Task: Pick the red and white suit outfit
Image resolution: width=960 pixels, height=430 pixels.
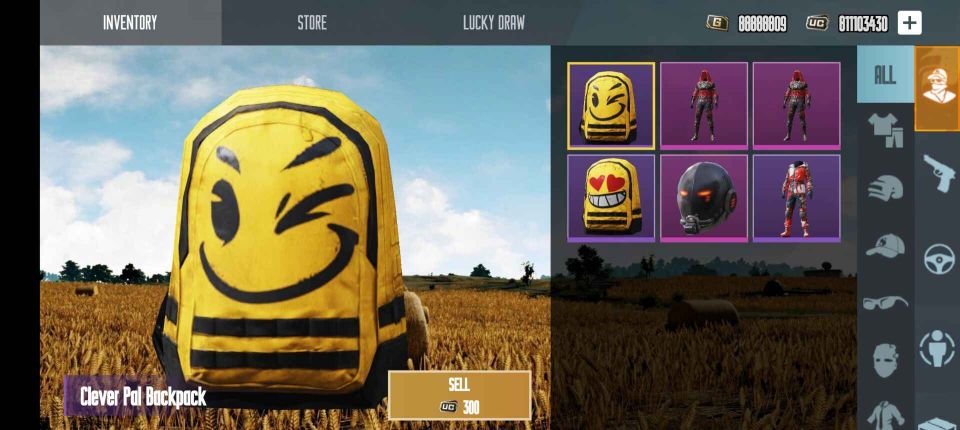Action: 796,197
